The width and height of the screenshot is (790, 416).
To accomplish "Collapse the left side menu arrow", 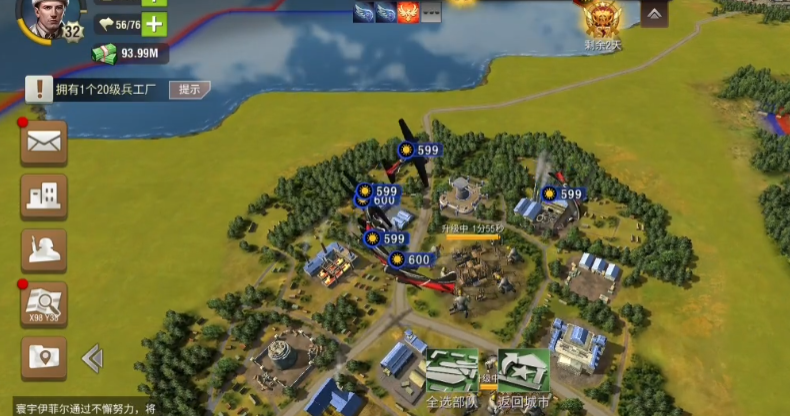I will [92, 358].
